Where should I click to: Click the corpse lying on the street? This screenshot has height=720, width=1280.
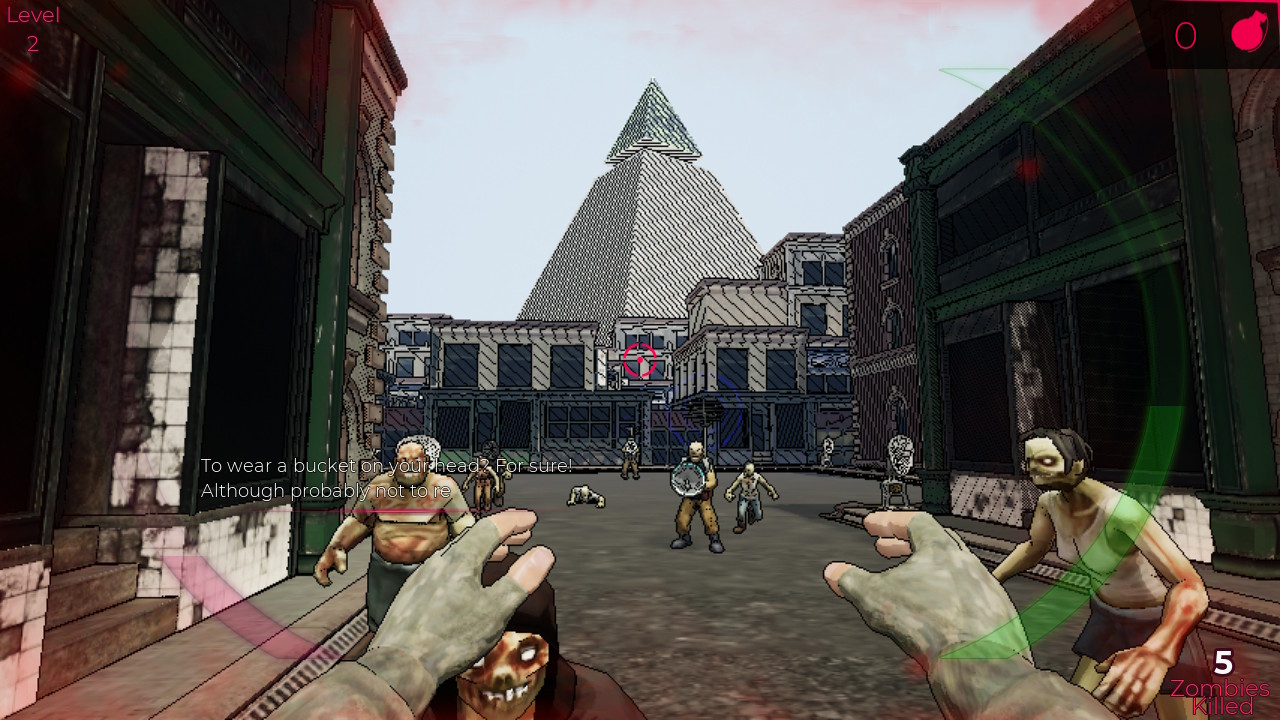pyautogui.click(x=585, y=497)
